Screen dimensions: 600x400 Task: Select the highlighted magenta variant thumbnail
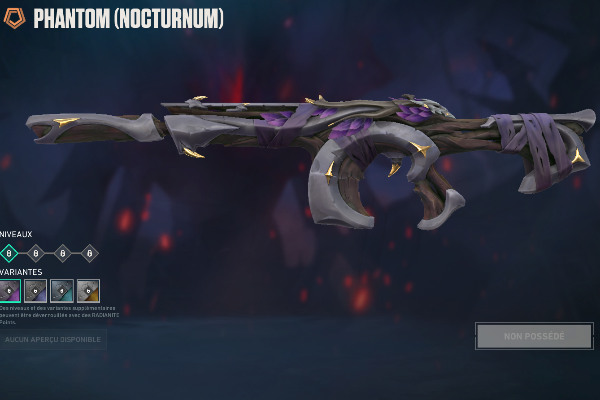pyautogui.click(x=9, y=291)
